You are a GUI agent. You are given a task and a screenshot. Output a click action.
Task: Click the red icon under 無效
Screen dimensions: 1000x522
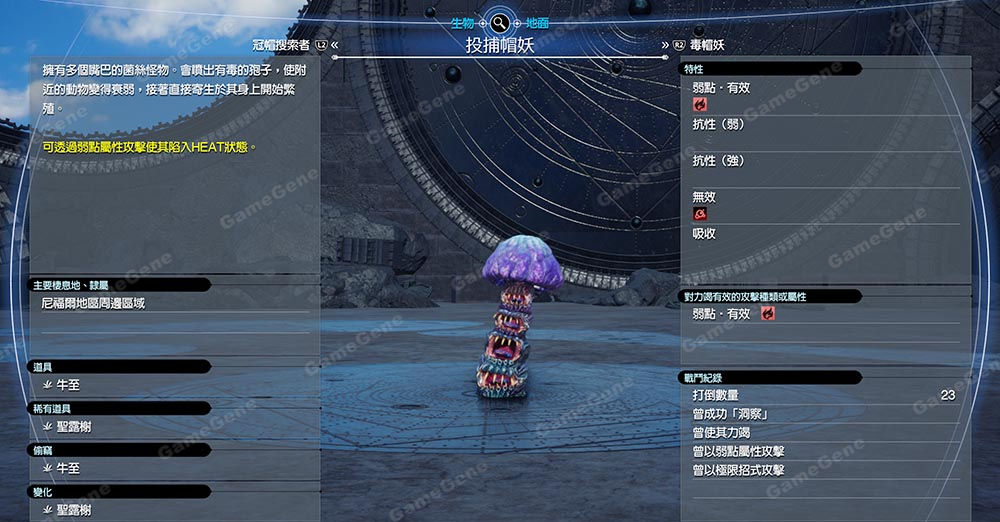700,214
